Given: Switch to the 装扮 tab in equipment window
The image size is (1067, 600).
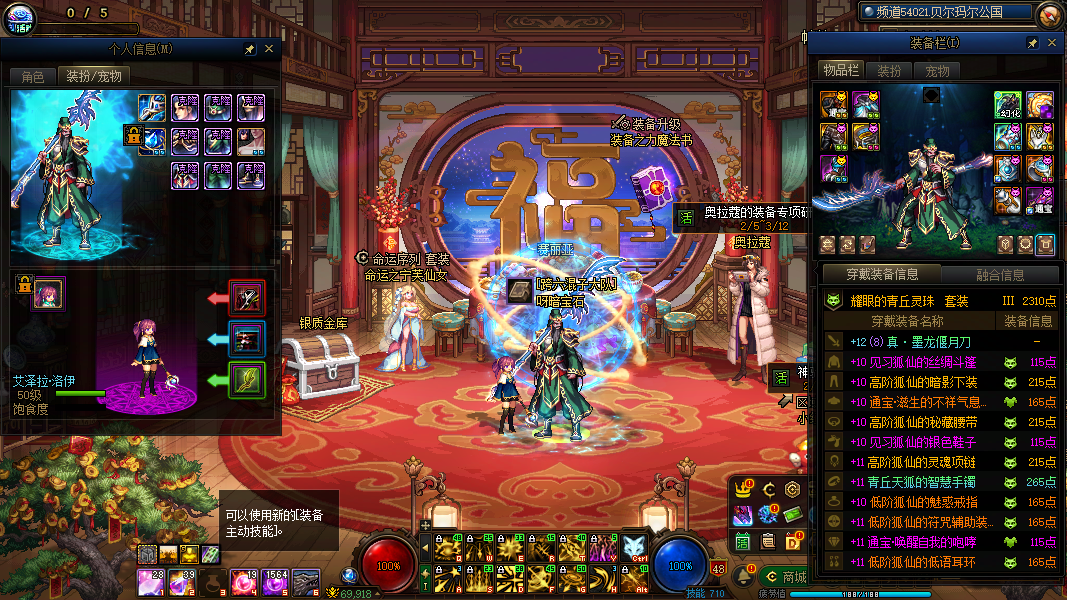Looking at the screenshot, I should [889, 70].
